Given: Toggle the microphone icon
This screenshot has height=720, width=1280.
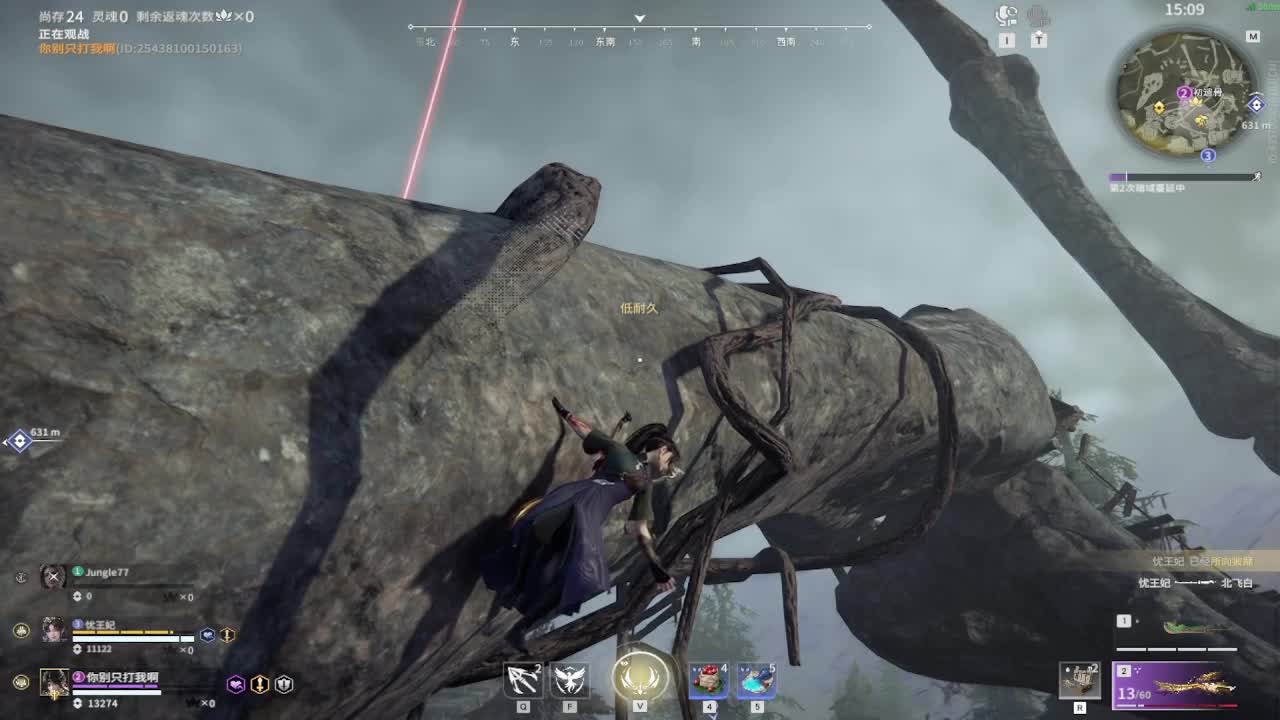Looking at the screenshot, I should coord(1039,16).
